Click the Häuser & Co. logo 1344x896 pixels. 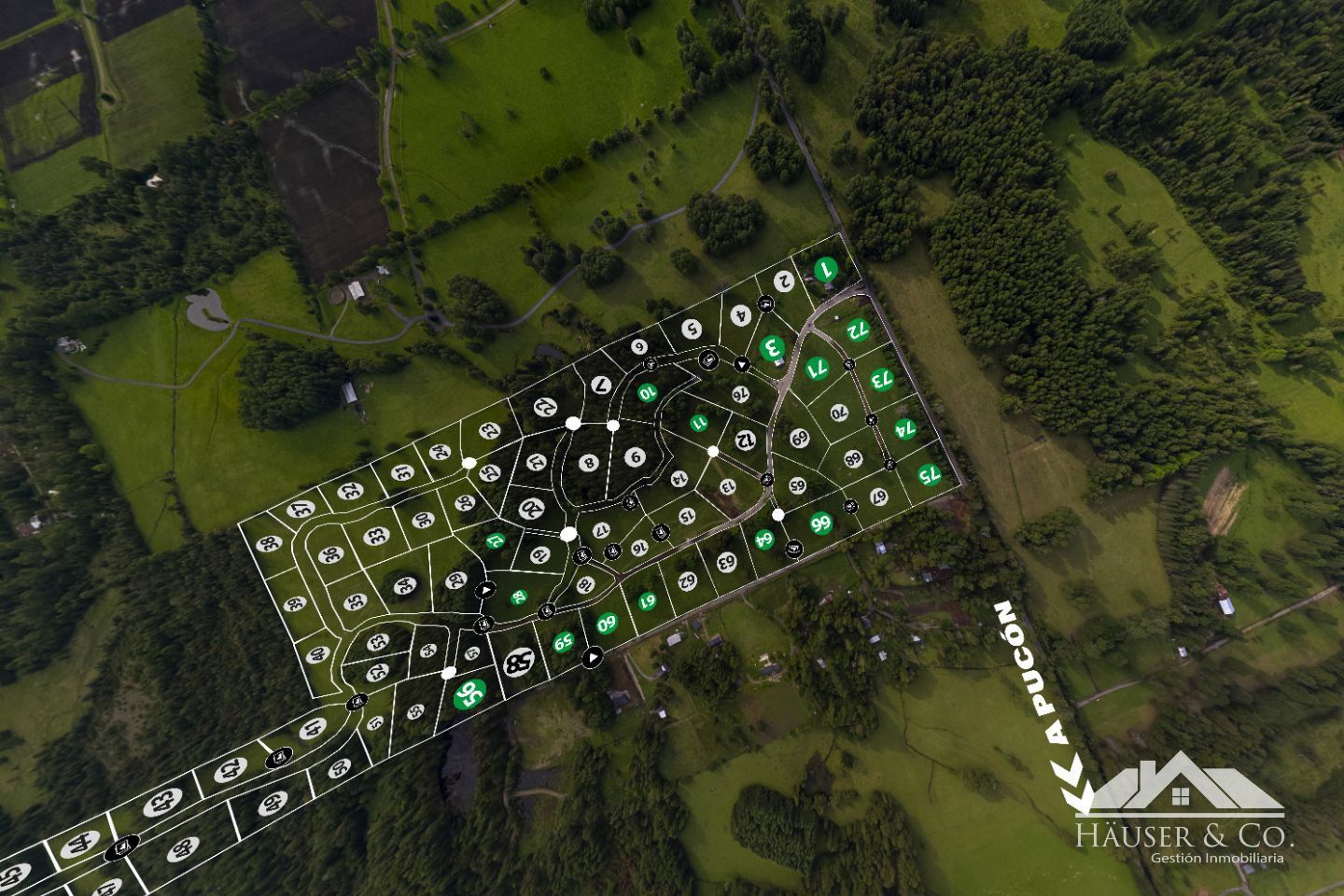point(1185,810)
